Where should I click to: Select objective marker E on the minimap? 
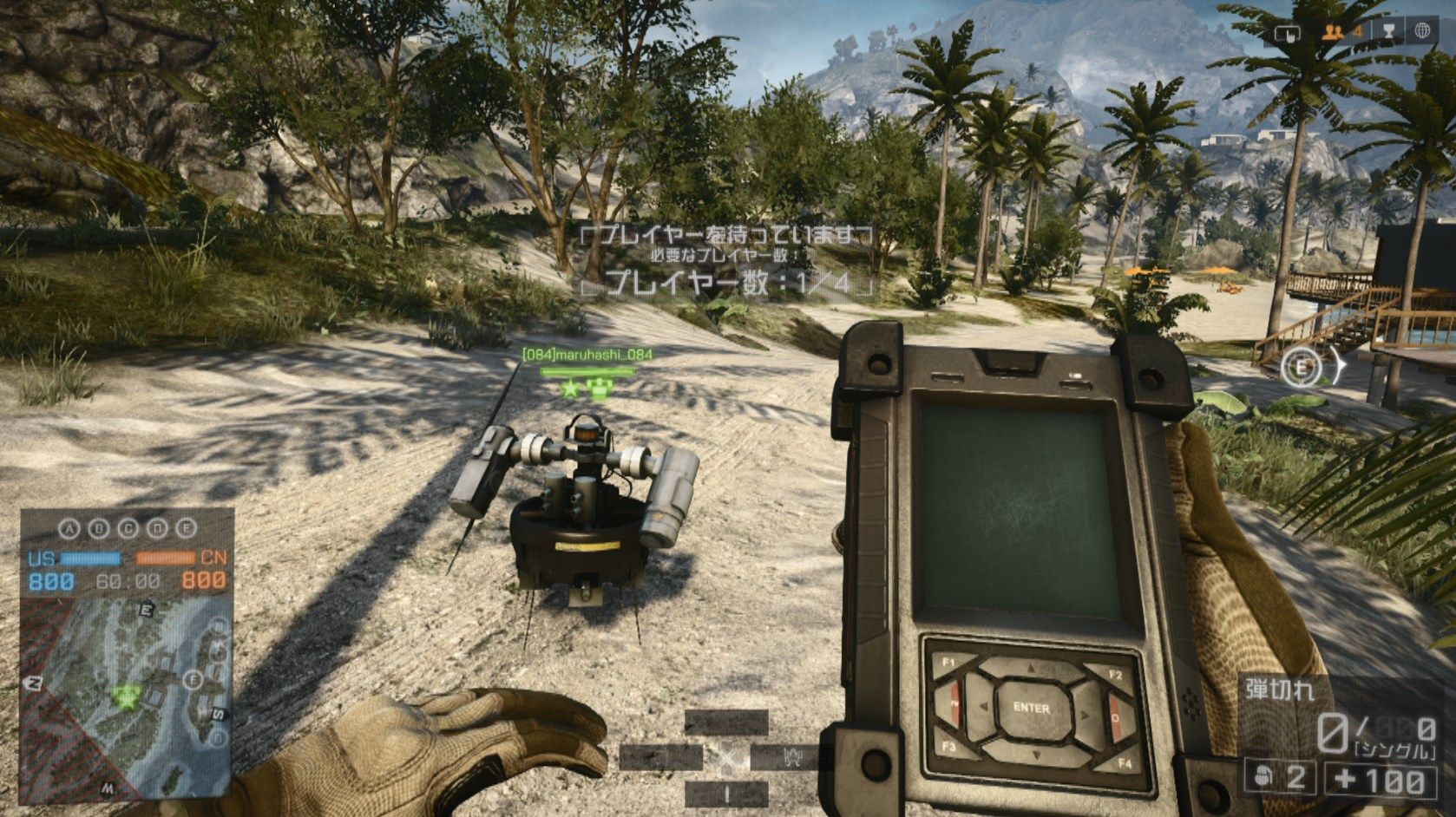click(x=146, y=610)
